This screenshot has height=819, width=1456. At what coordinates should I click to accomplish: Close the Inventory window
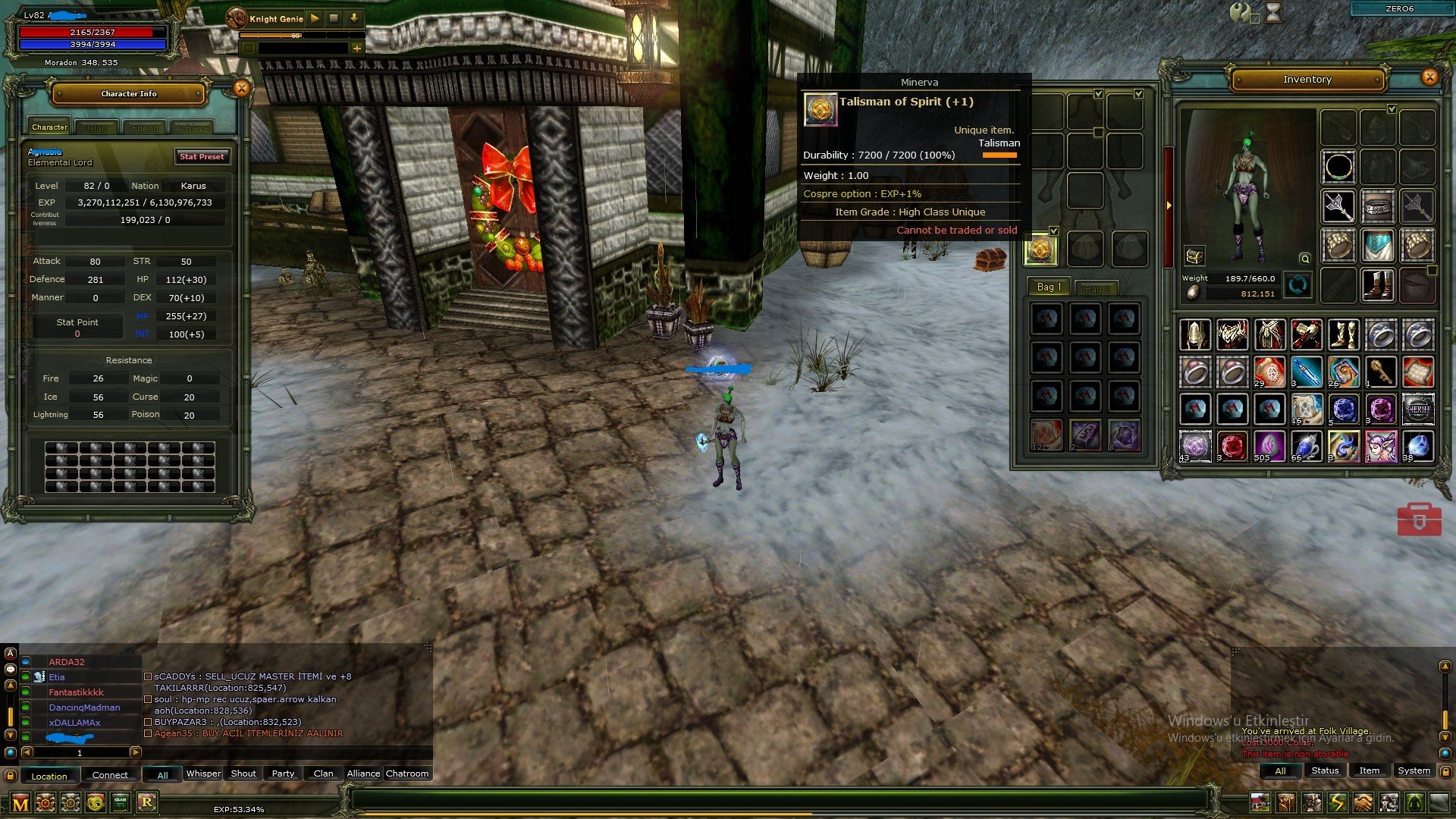[1429, 77]
